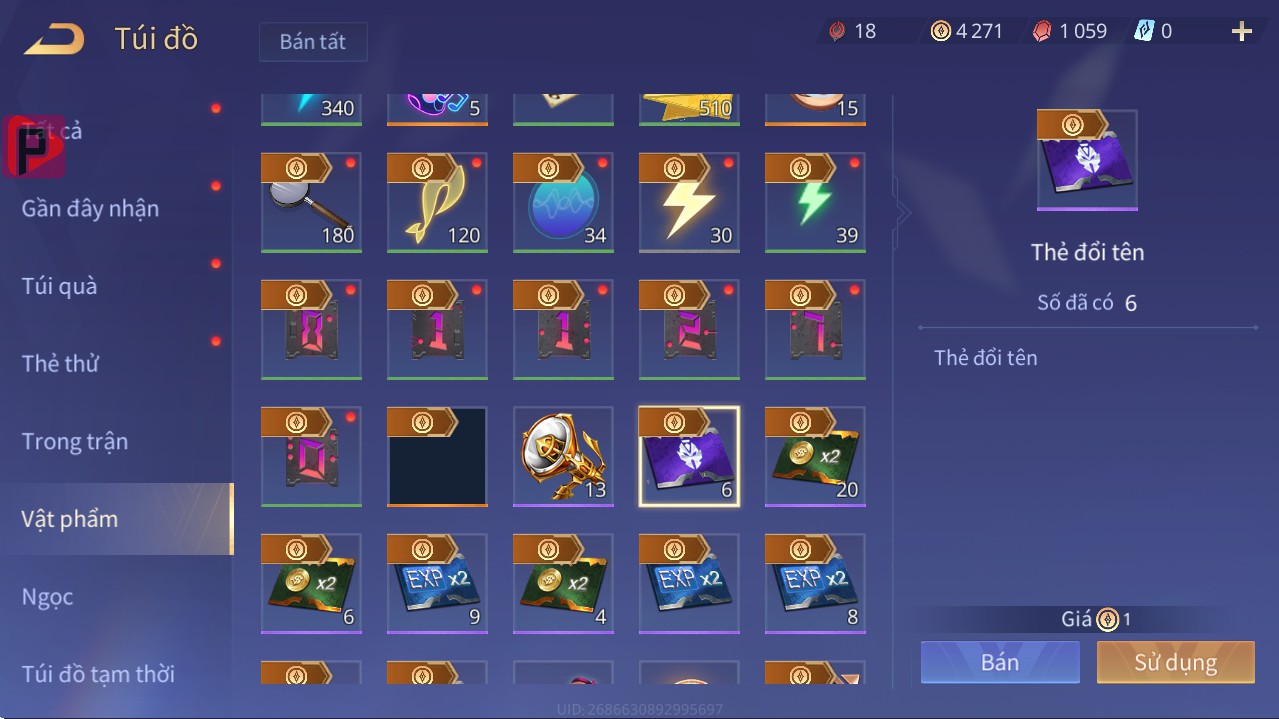The height and width of the screenshot is (719, 1279).
Task: Choose the Vật phẩm tab
Action: point(70,519)
